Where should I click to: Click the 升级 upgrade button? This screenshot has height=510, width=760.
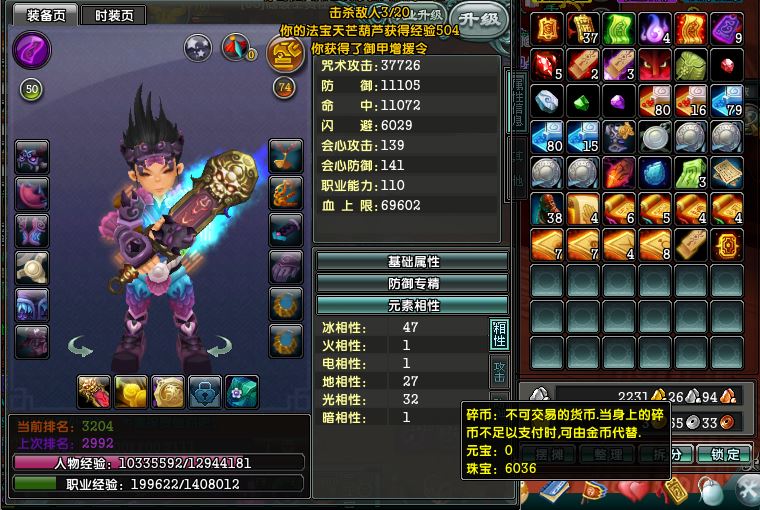[476, 18]
